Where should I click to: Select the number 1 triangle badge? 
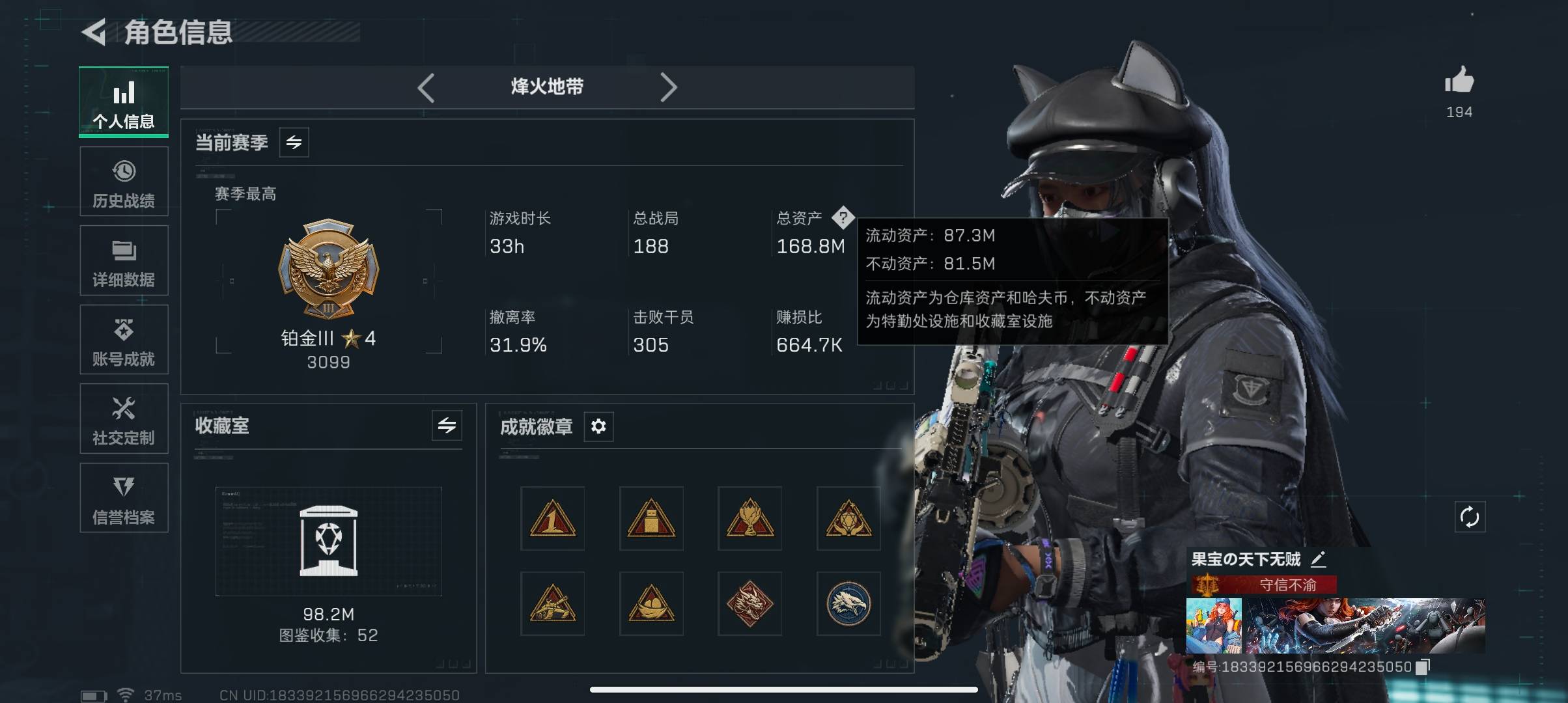tap(552, 519)
